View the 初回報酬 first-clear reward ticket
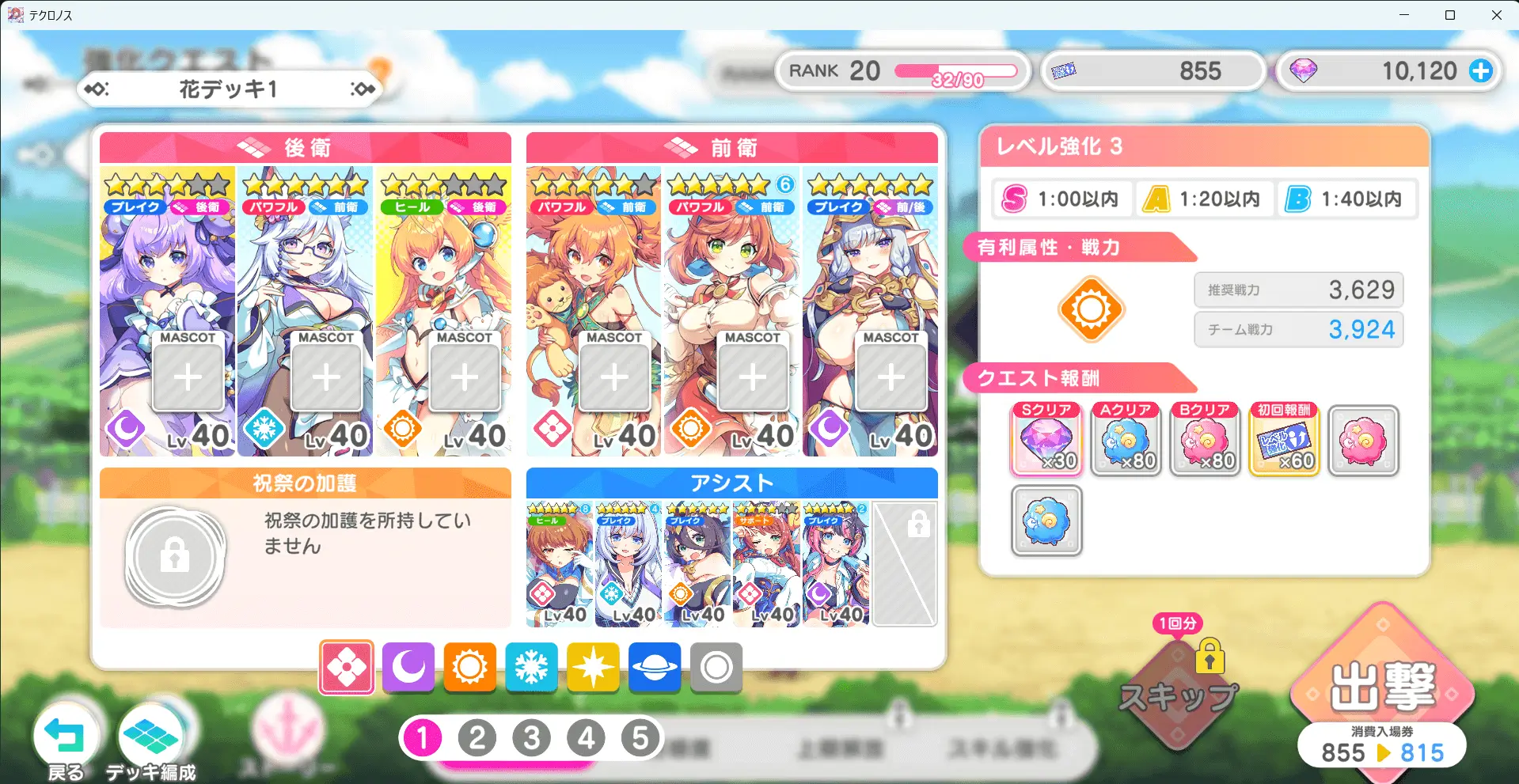This screenshot has width=1519, height=784. click(x=1284, y=440)
